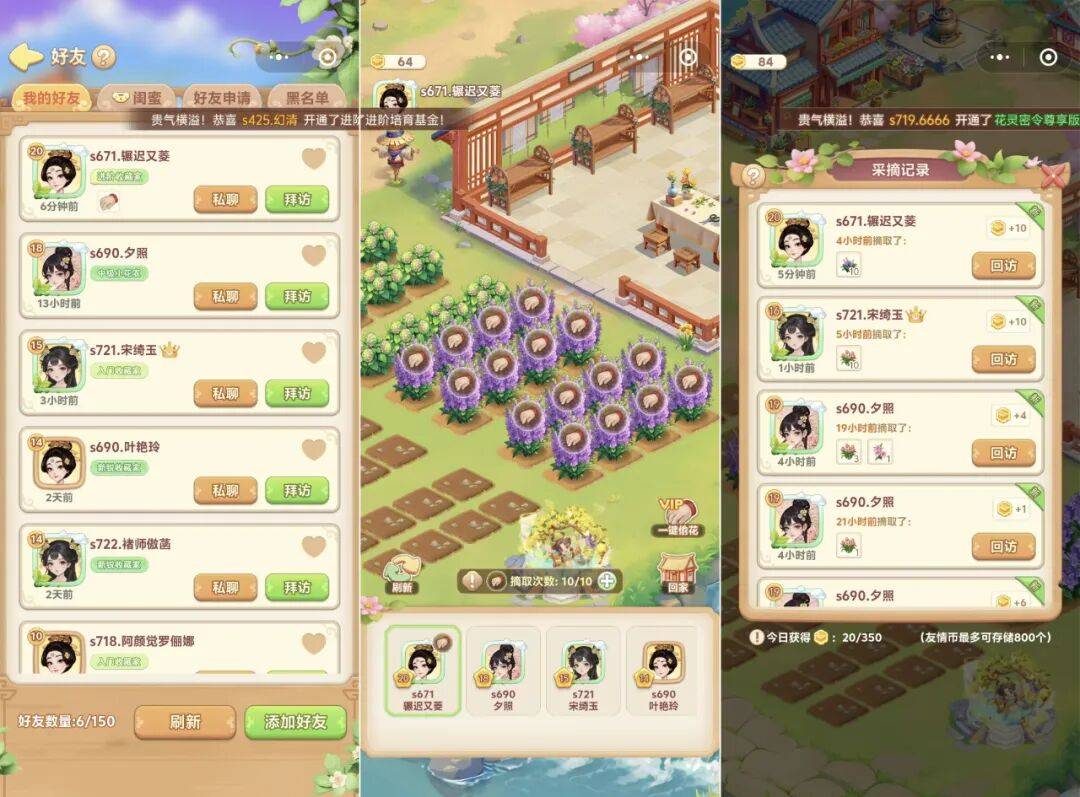Screen dimensions: 1080x797
Task: Start 私聊 with s671.辗迟又菱
Action: click(x=225, y=199)
